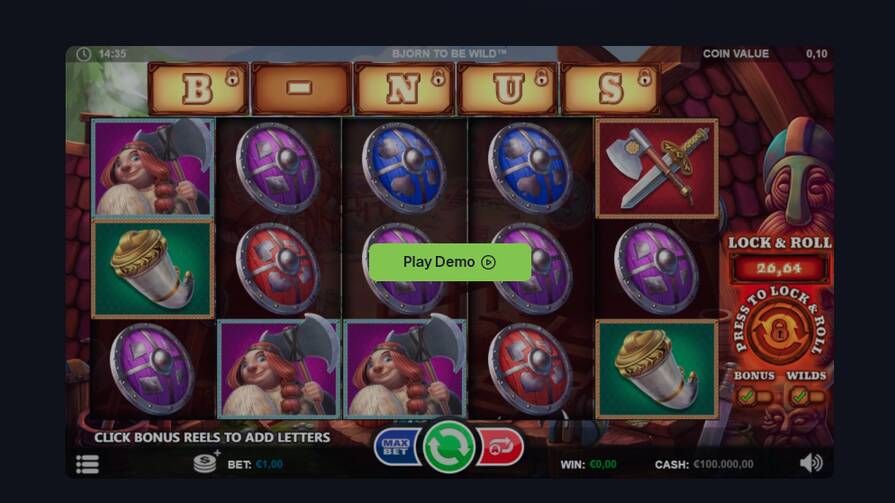Viewport: 895px width, 503px height.
Task: Set the Max Bet
Action: pos(396,447)
